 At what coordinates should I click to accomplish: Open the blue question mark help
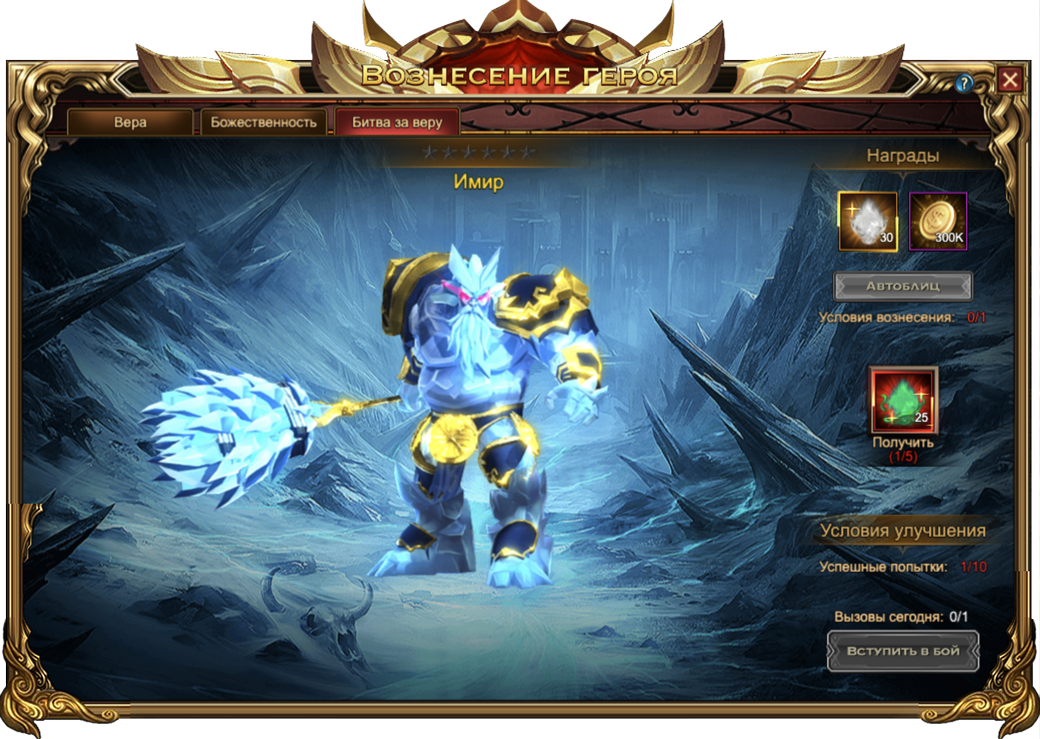click(x=964, y=84)
